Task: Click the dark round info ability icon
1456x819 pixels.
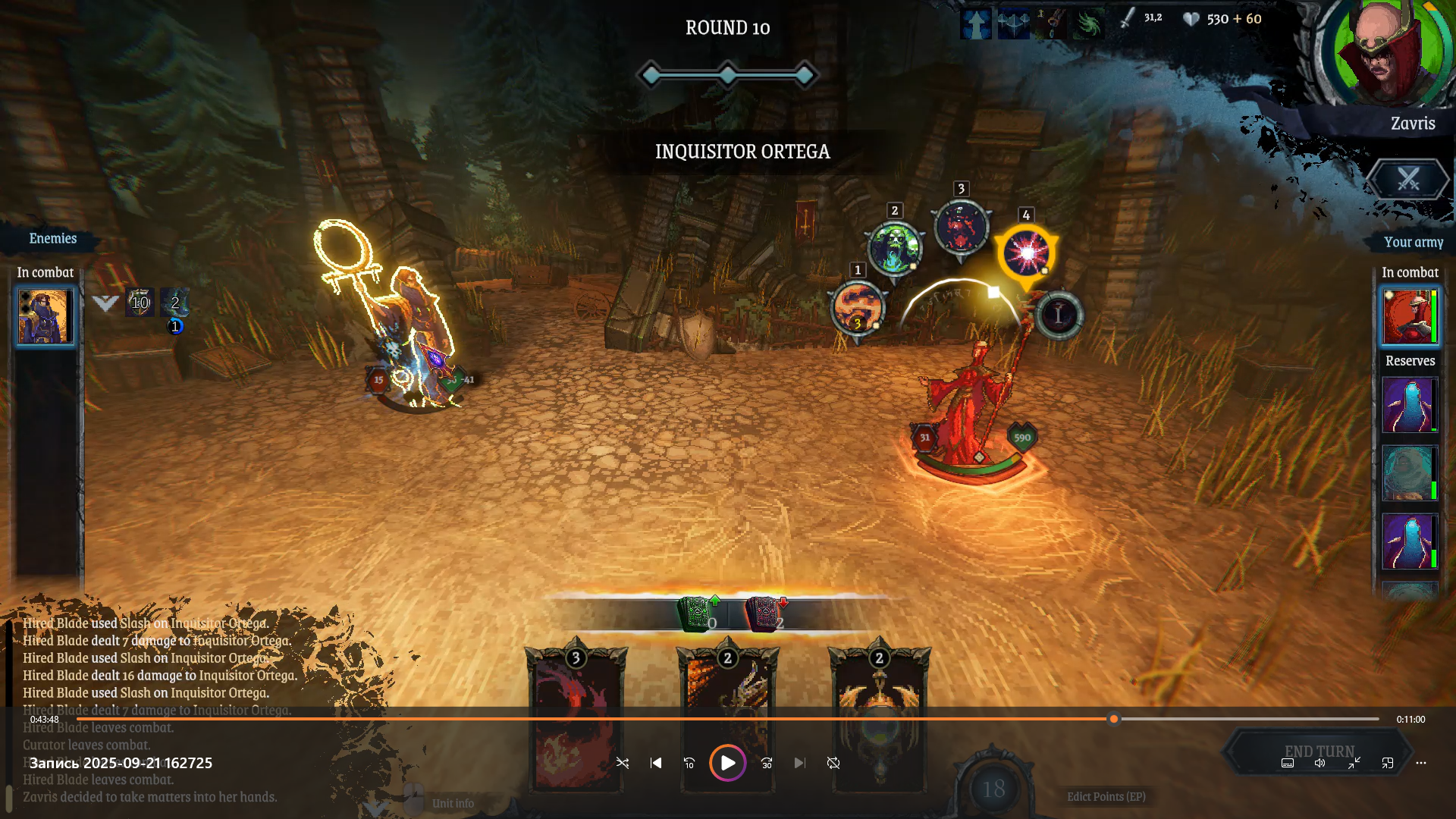Action: coord(1059,315)
